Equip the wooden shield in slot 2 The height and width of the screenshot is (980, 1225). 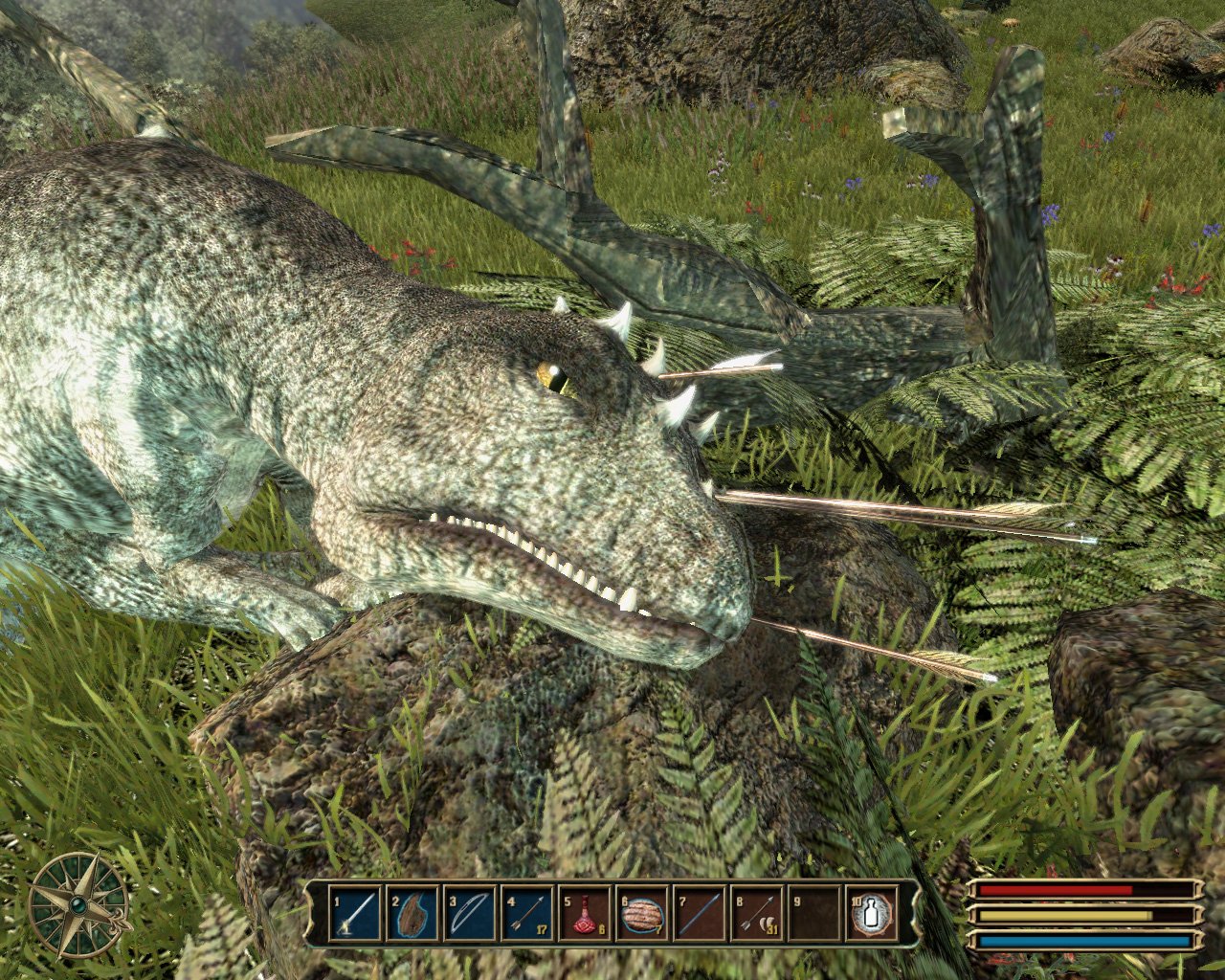(412, 914)
